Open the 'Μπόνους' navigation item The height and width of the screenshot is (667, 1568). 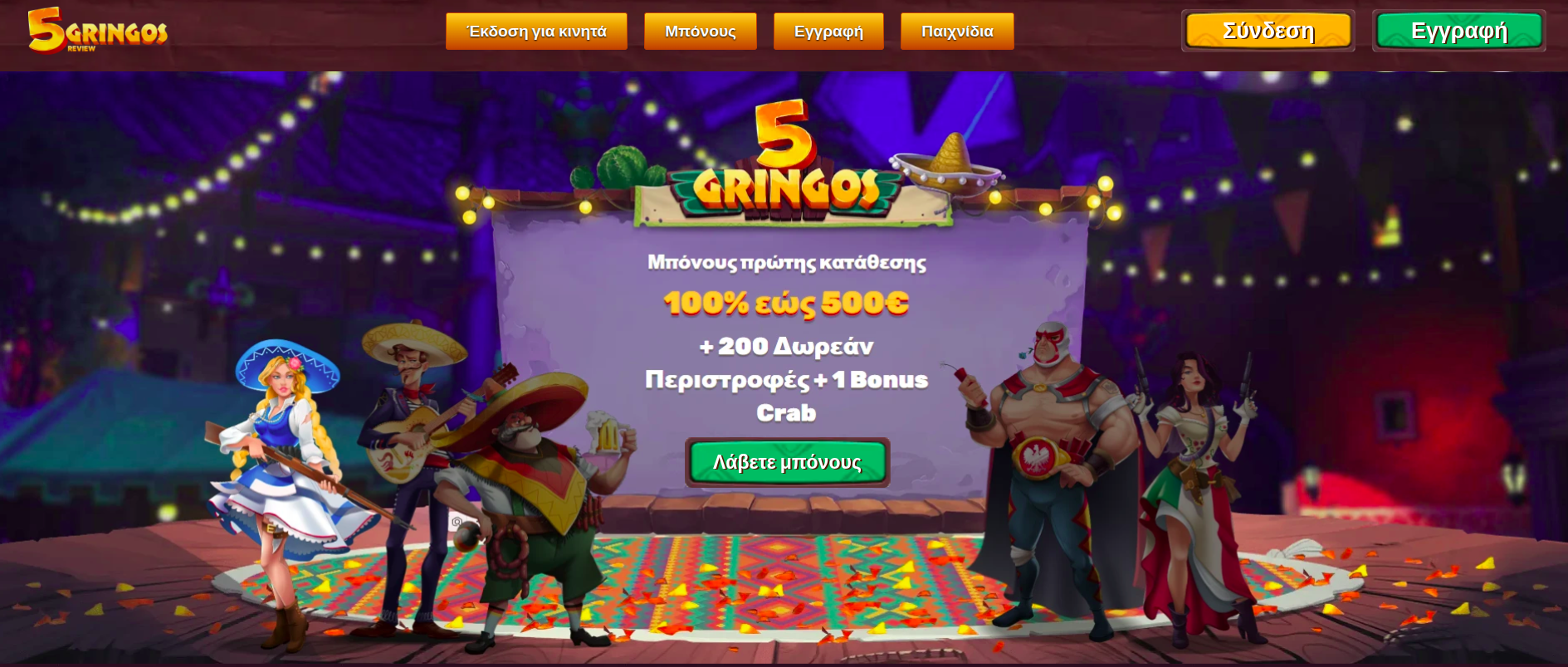700,31
